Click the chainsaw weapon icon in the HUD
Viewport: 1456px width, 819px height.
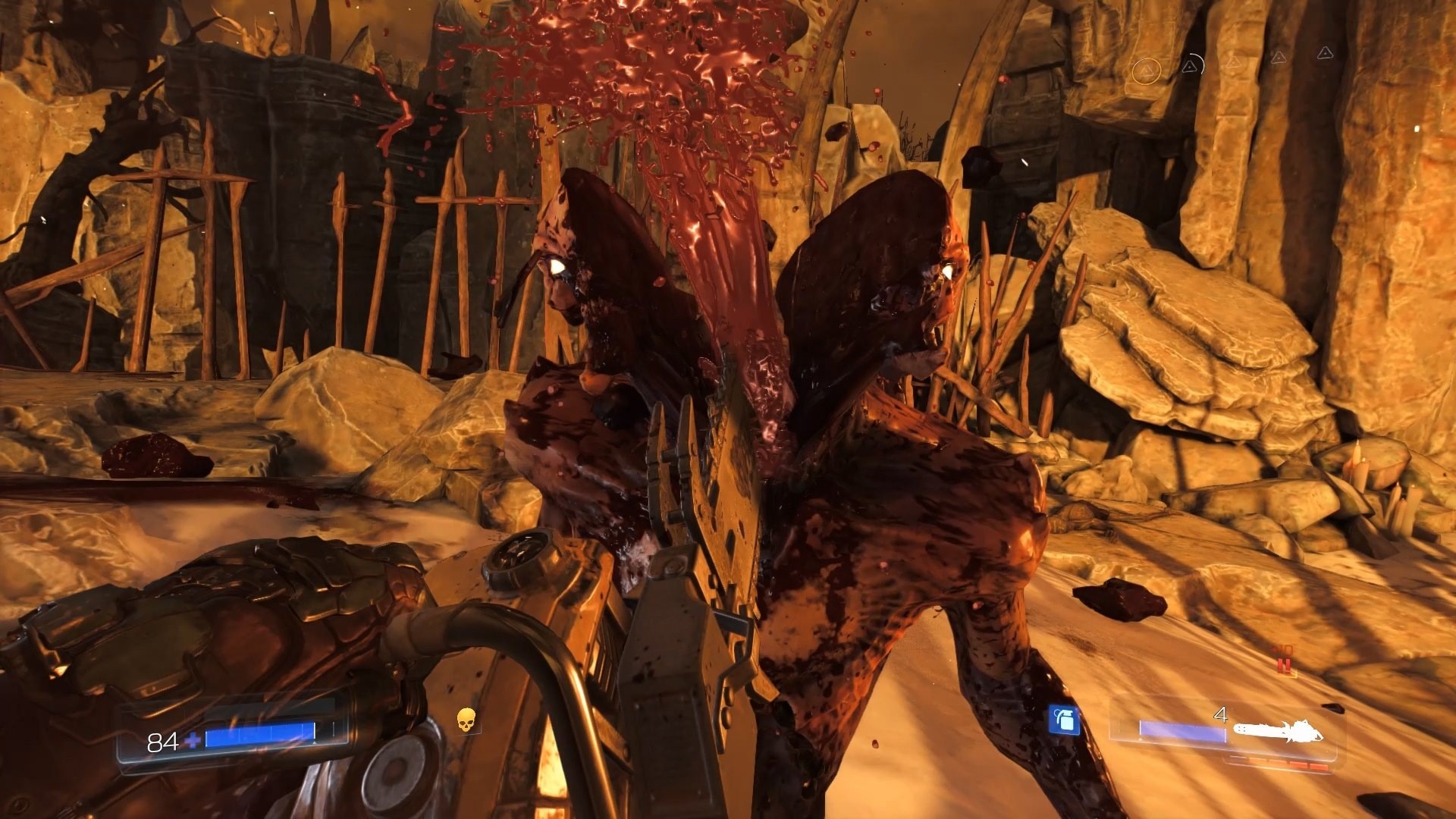[1279, 731]
